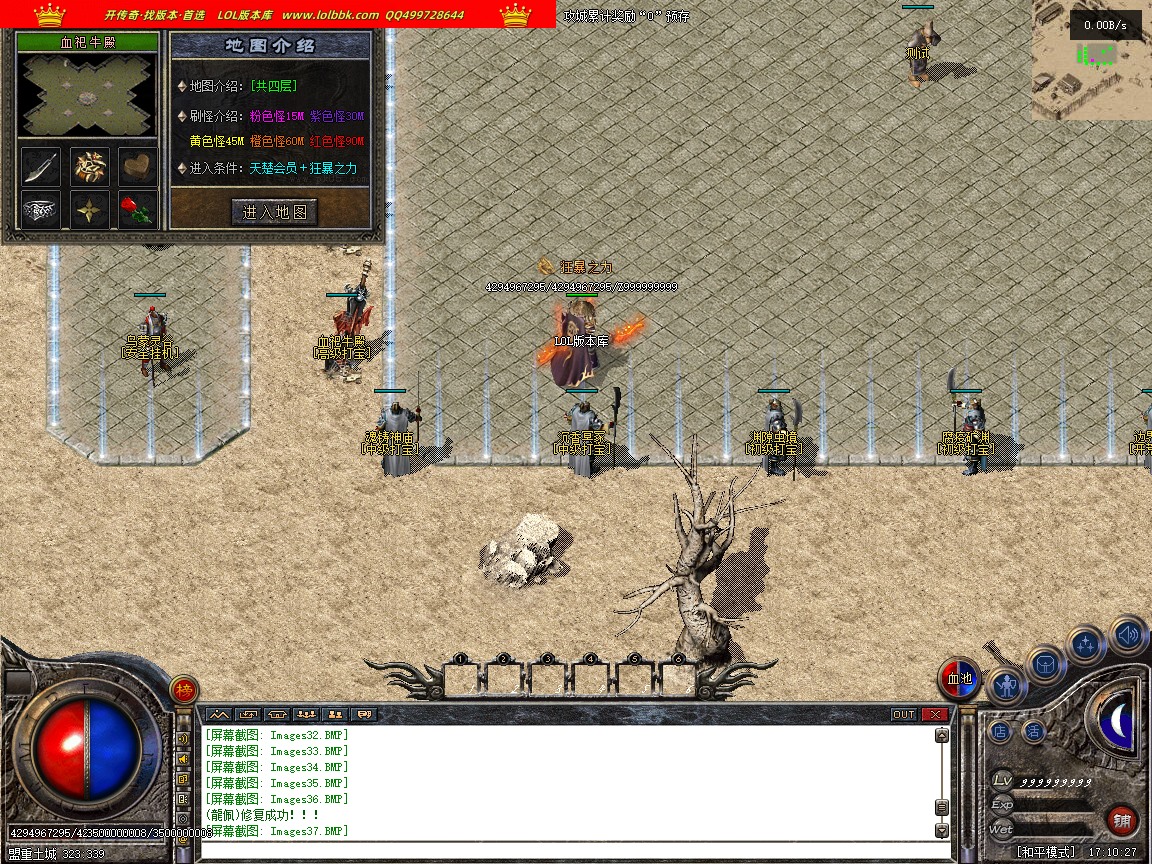Toggle sound with the speaker round button

pos(1128,634)
